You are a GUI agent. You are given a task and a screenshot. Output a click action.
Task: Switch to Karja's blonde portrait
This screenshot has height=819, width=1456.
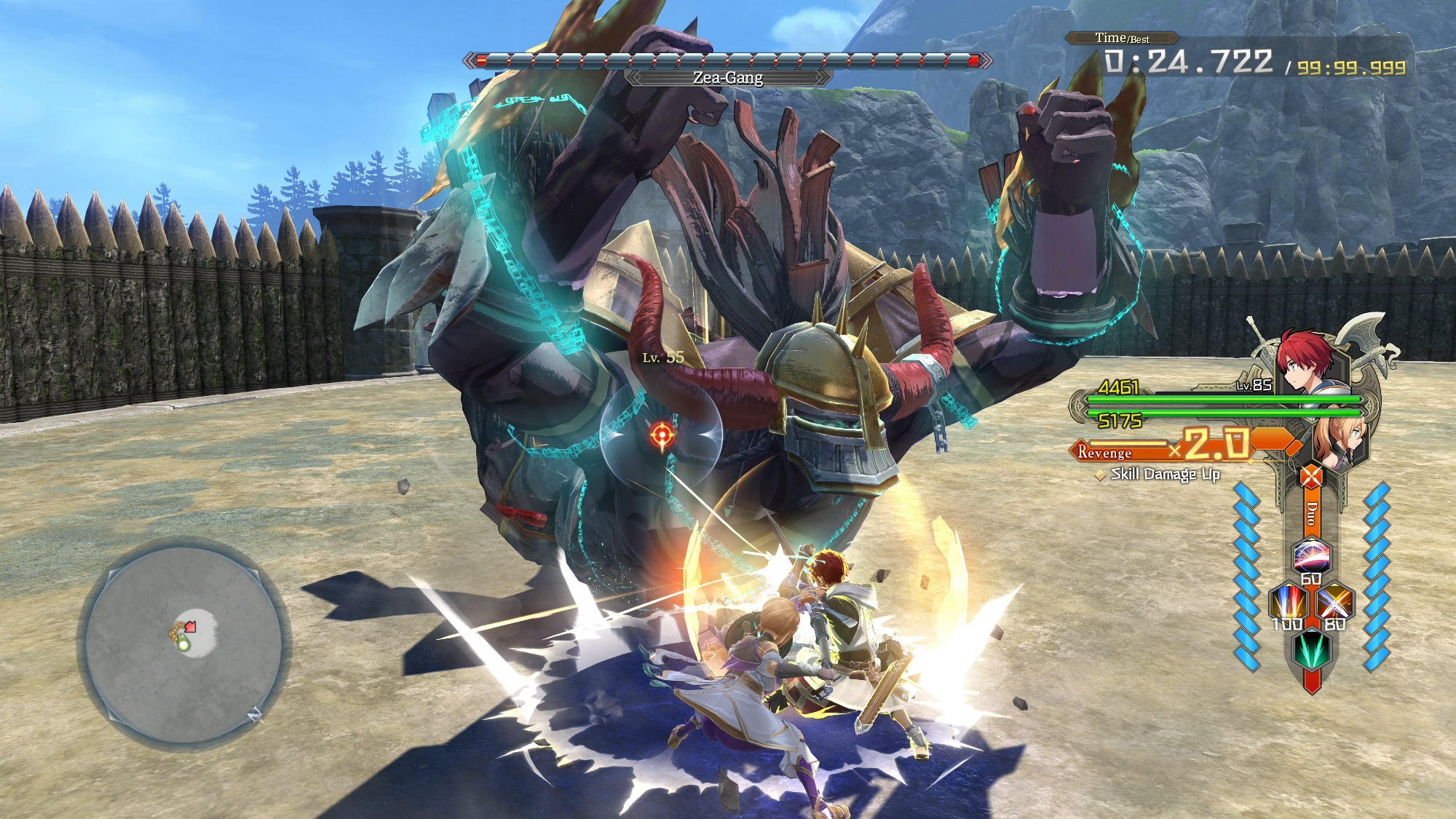pos(1338,439)
